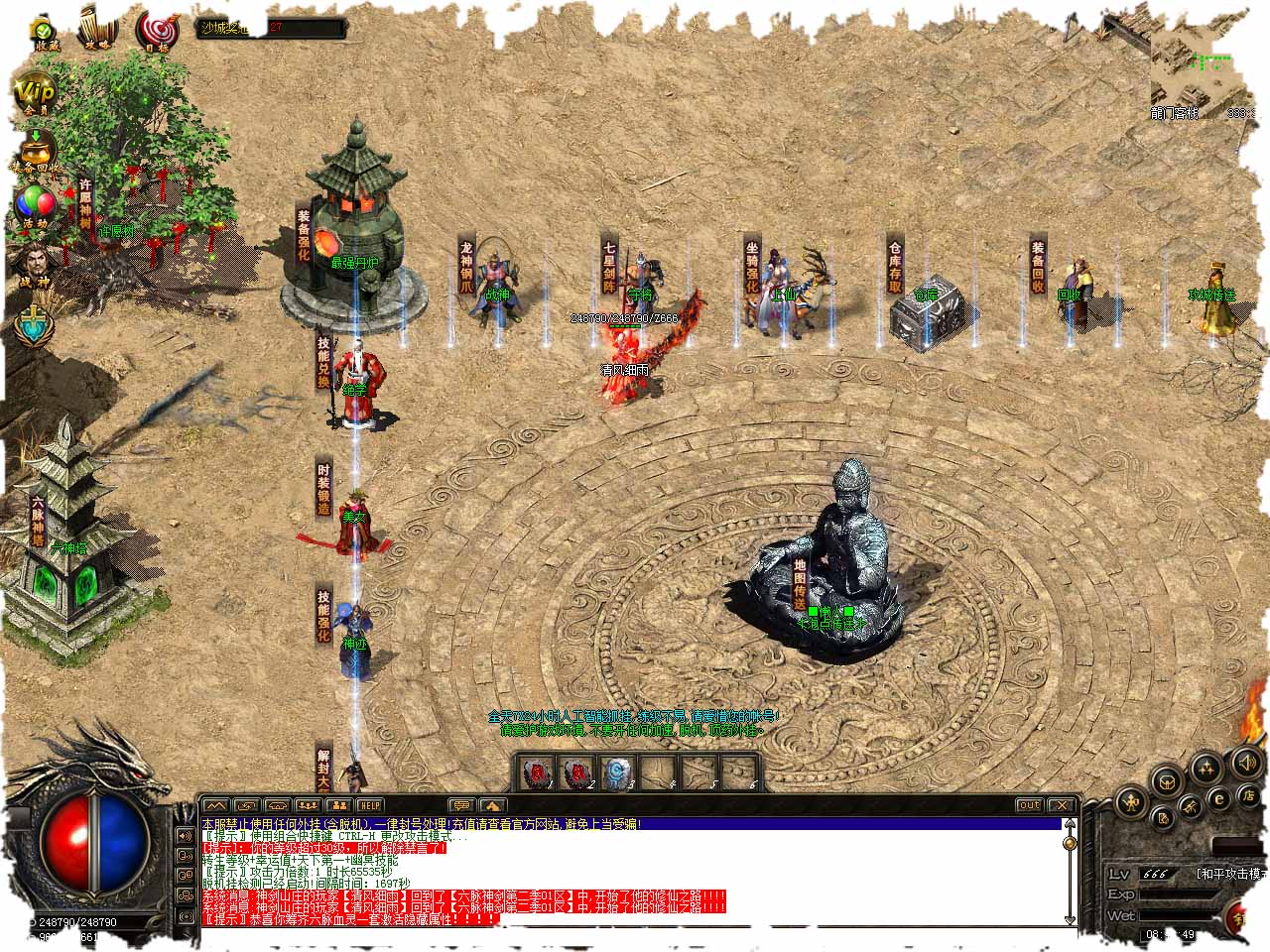The width and height of the screenshot is (1270, 952).
Task: Click the HELP button on the chat bar
Action: 370,805
